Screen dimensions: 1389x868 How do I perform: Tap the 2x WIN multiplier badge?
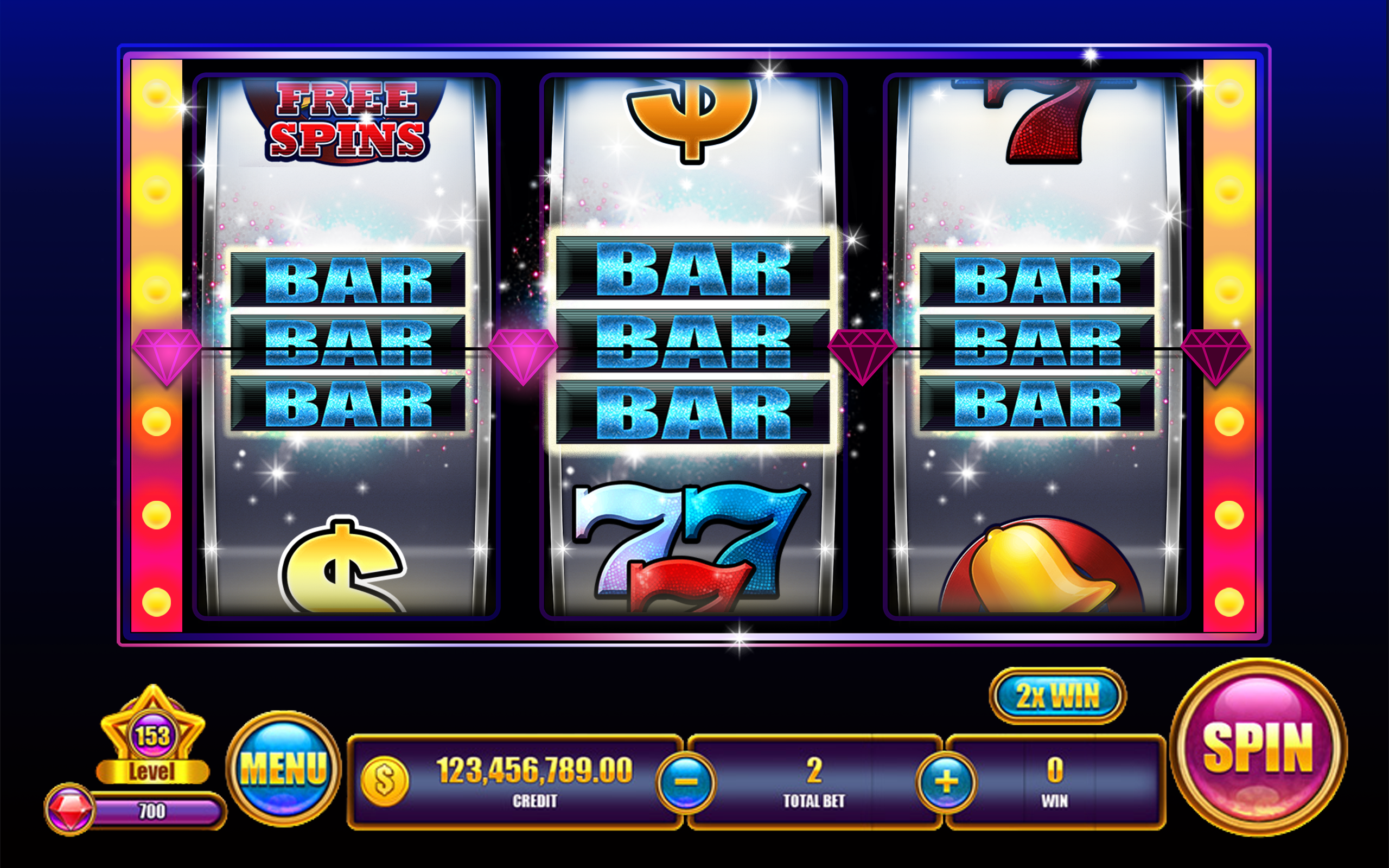pos(1059,697)
